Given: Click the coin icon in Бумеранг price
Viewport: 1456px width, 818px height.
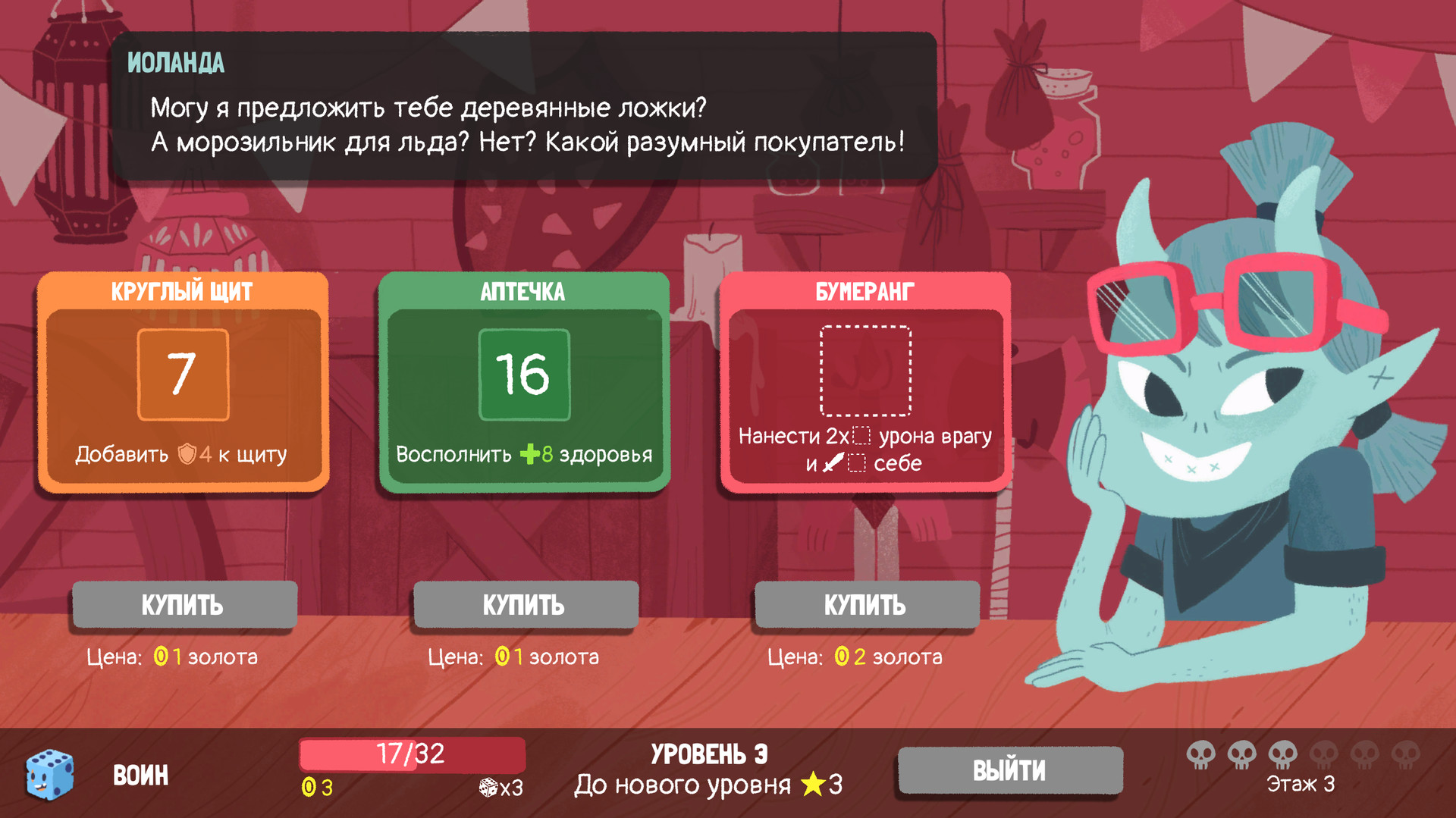Looking at the screenshot, I should tap(841, 657).
